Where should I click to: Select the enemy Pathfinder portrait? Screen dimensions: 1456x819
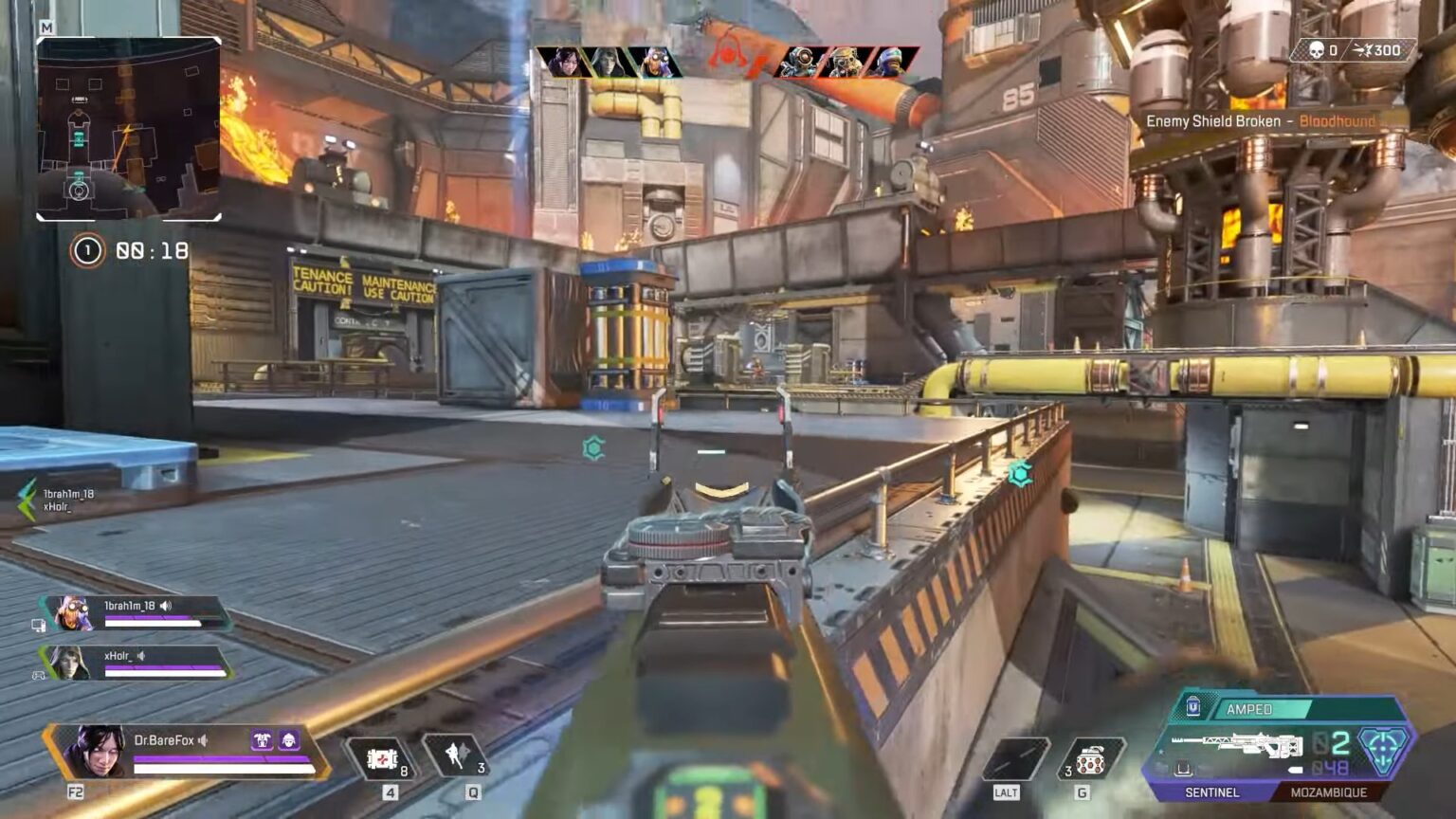pos(802,63)
